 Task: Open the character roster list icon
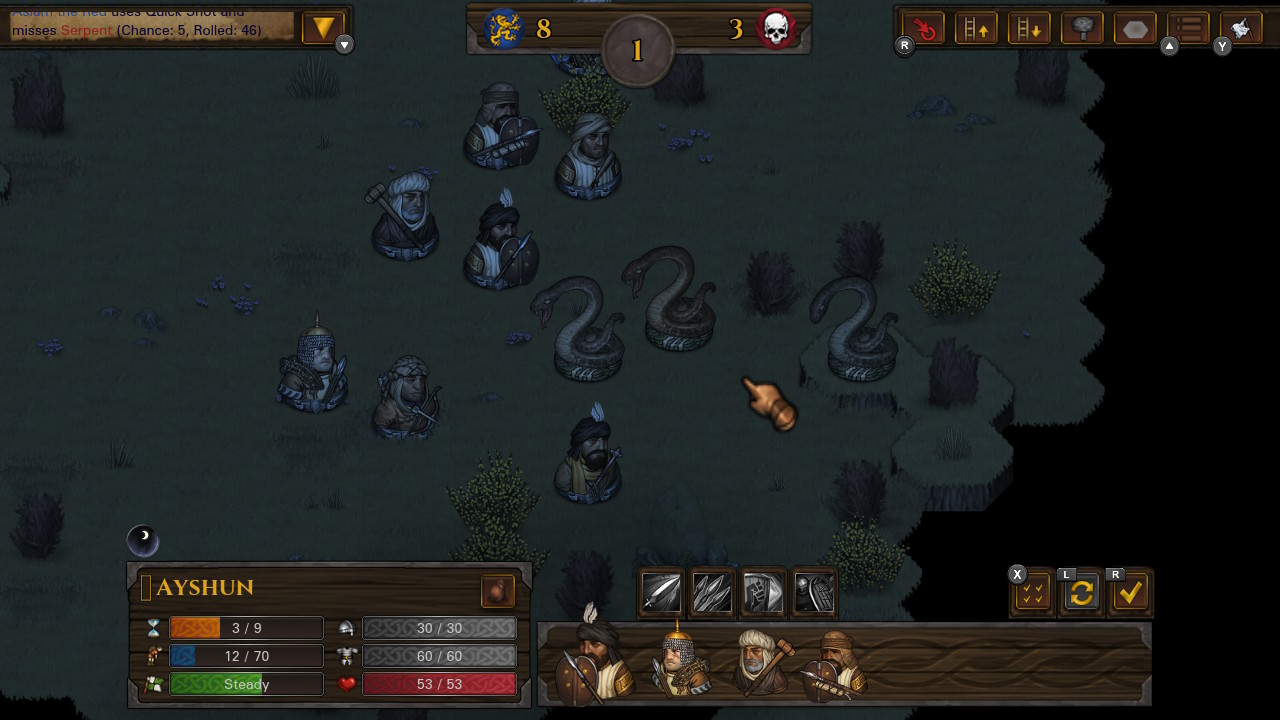pos(1188,28)
